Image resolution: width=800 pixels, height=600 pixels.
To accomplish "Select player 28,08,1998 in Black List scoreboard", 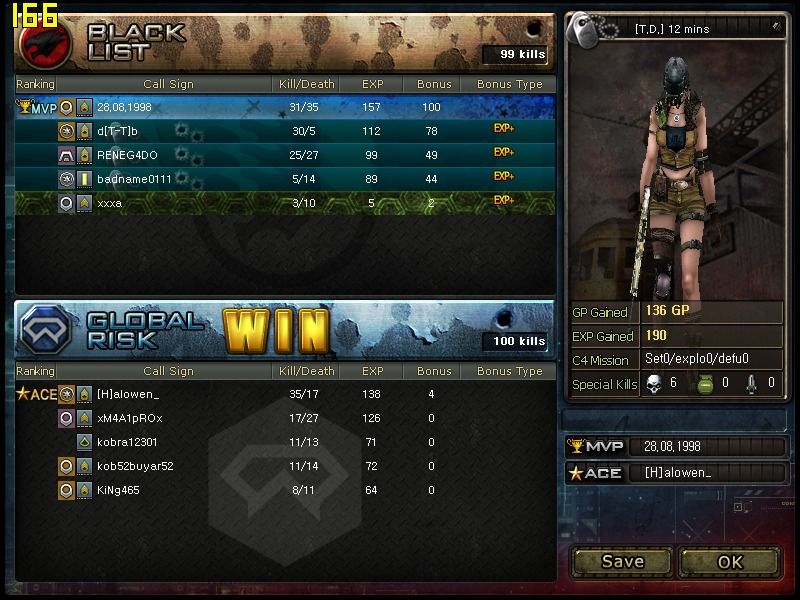I will 124,107.
